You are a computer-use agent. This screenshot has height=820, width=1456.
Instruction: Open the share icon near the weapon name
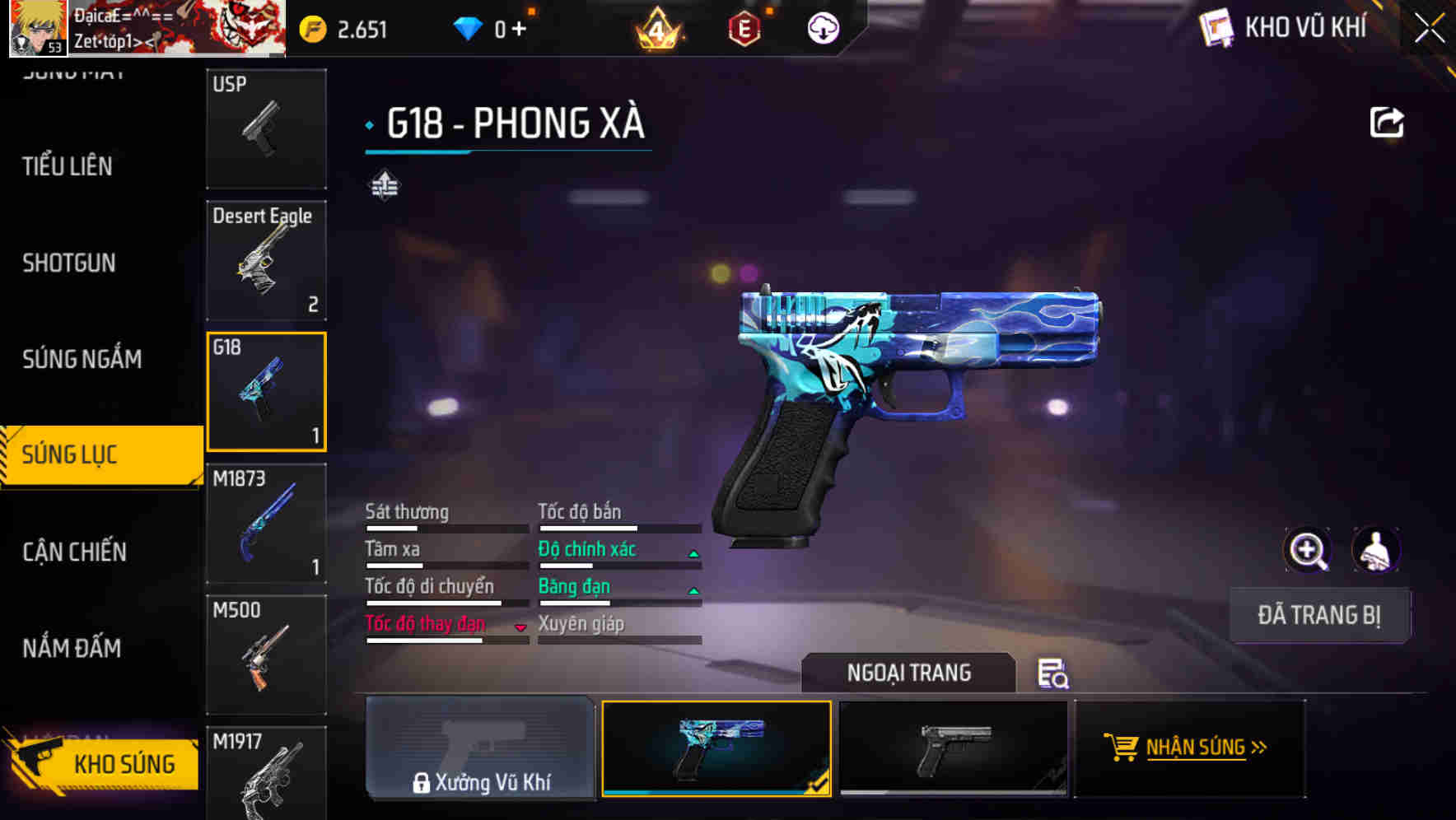pyautogui.click(x=1388, y=122)
